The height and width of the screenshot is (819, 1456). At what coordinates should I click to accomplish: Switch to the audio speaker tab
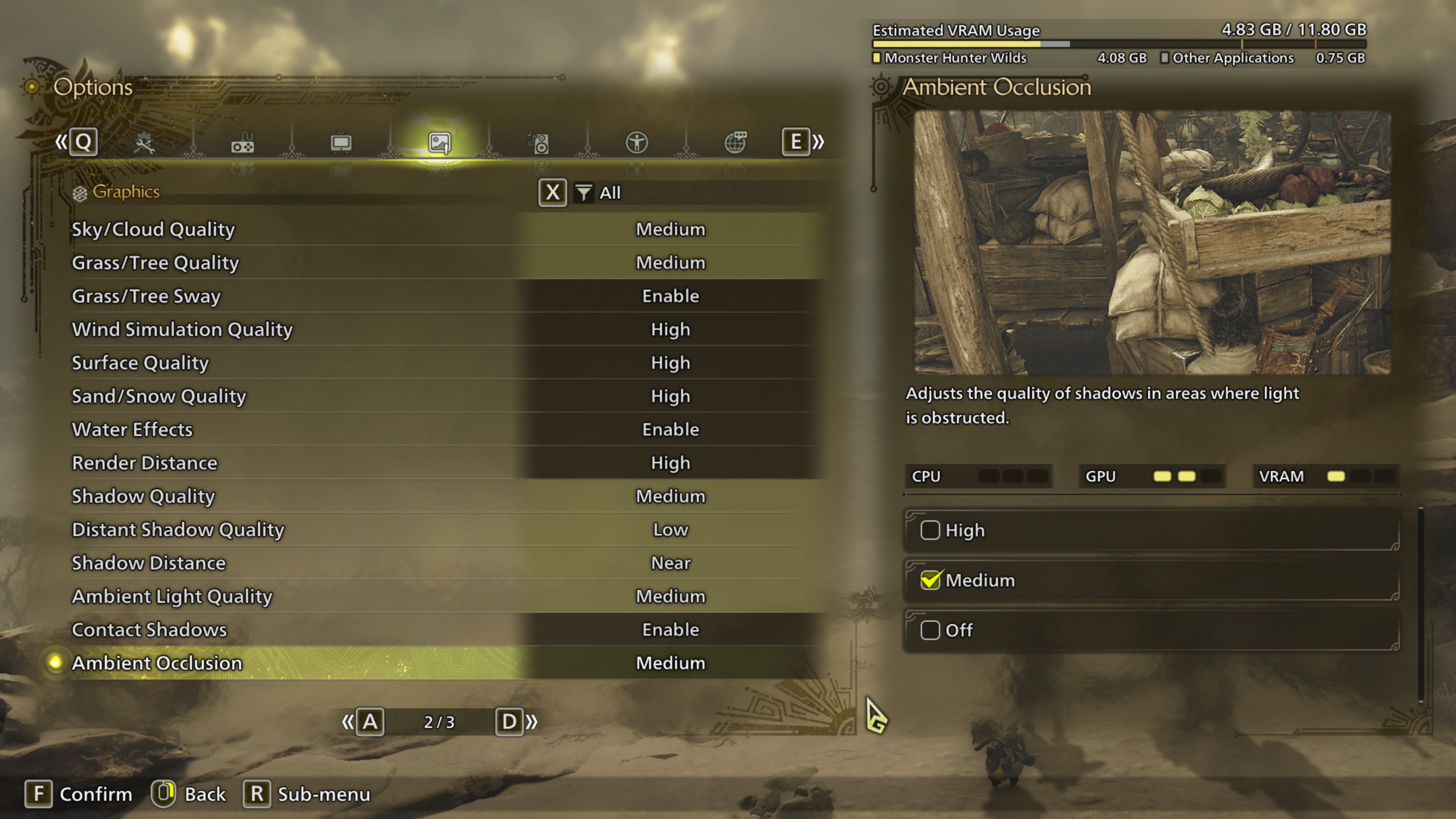pos(538,143)
